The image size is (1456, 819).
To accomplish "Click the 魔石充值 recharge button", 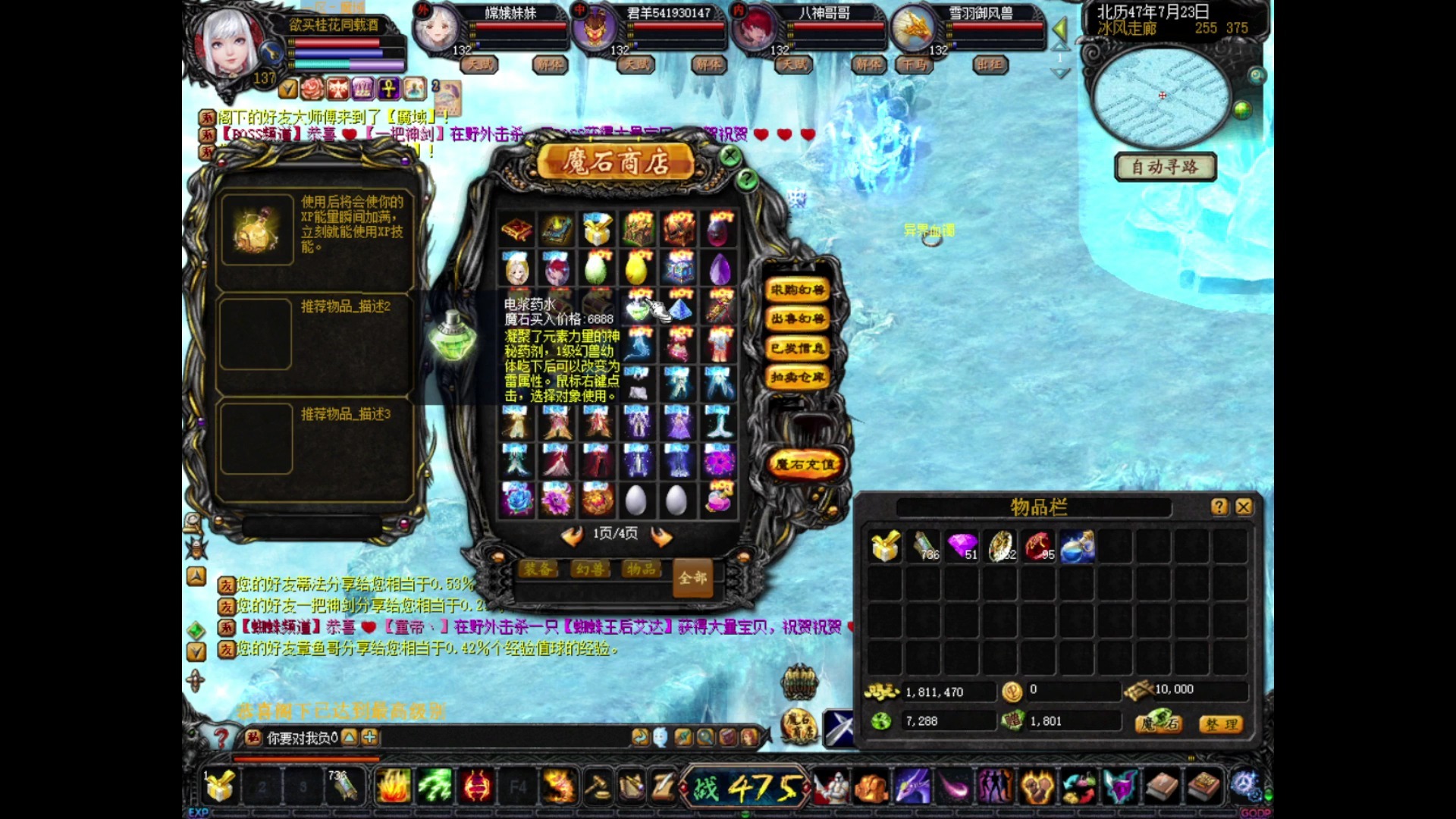I will coord(805,464).
